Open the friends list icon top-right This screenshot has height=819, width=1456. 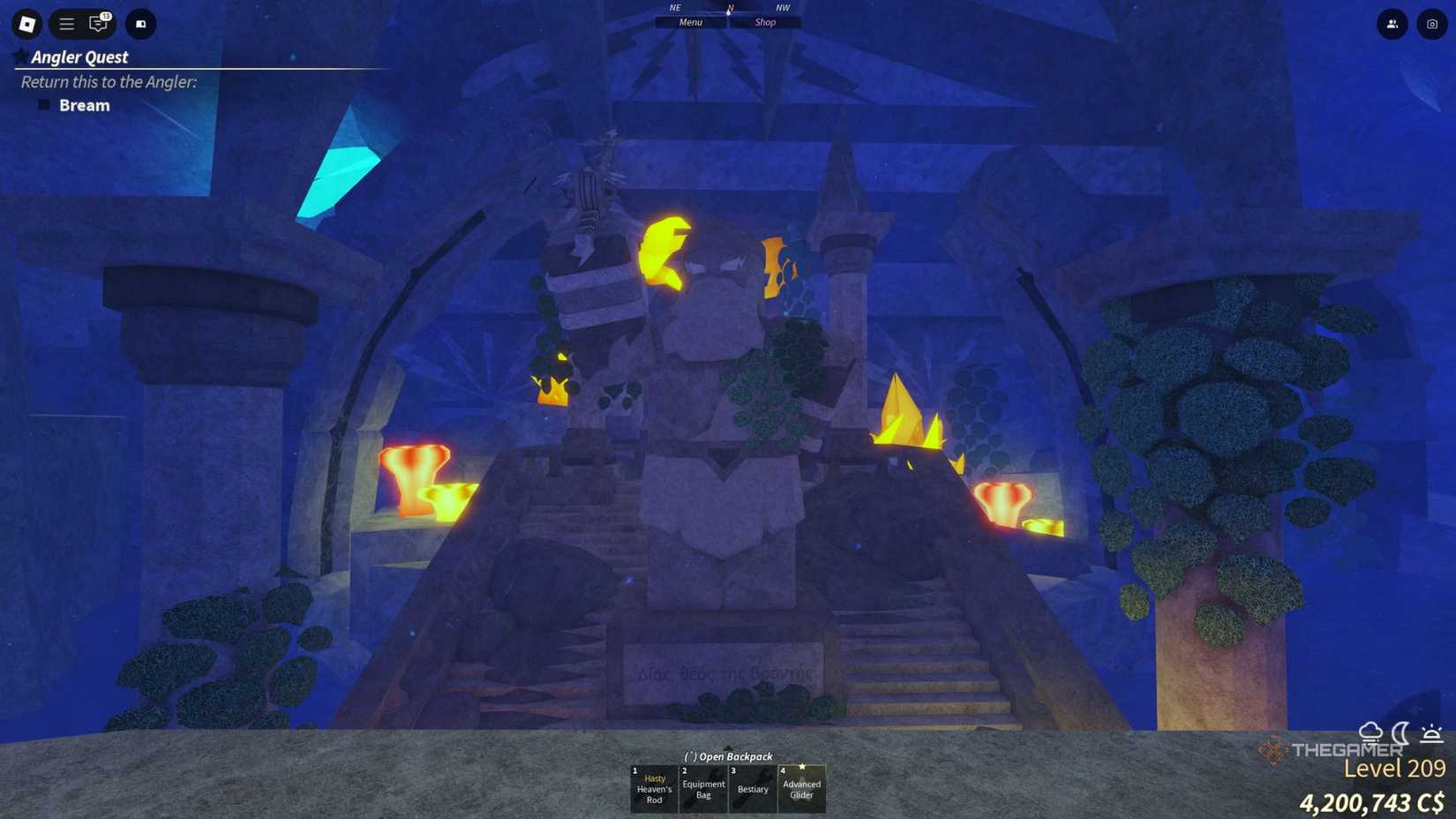1392,24
